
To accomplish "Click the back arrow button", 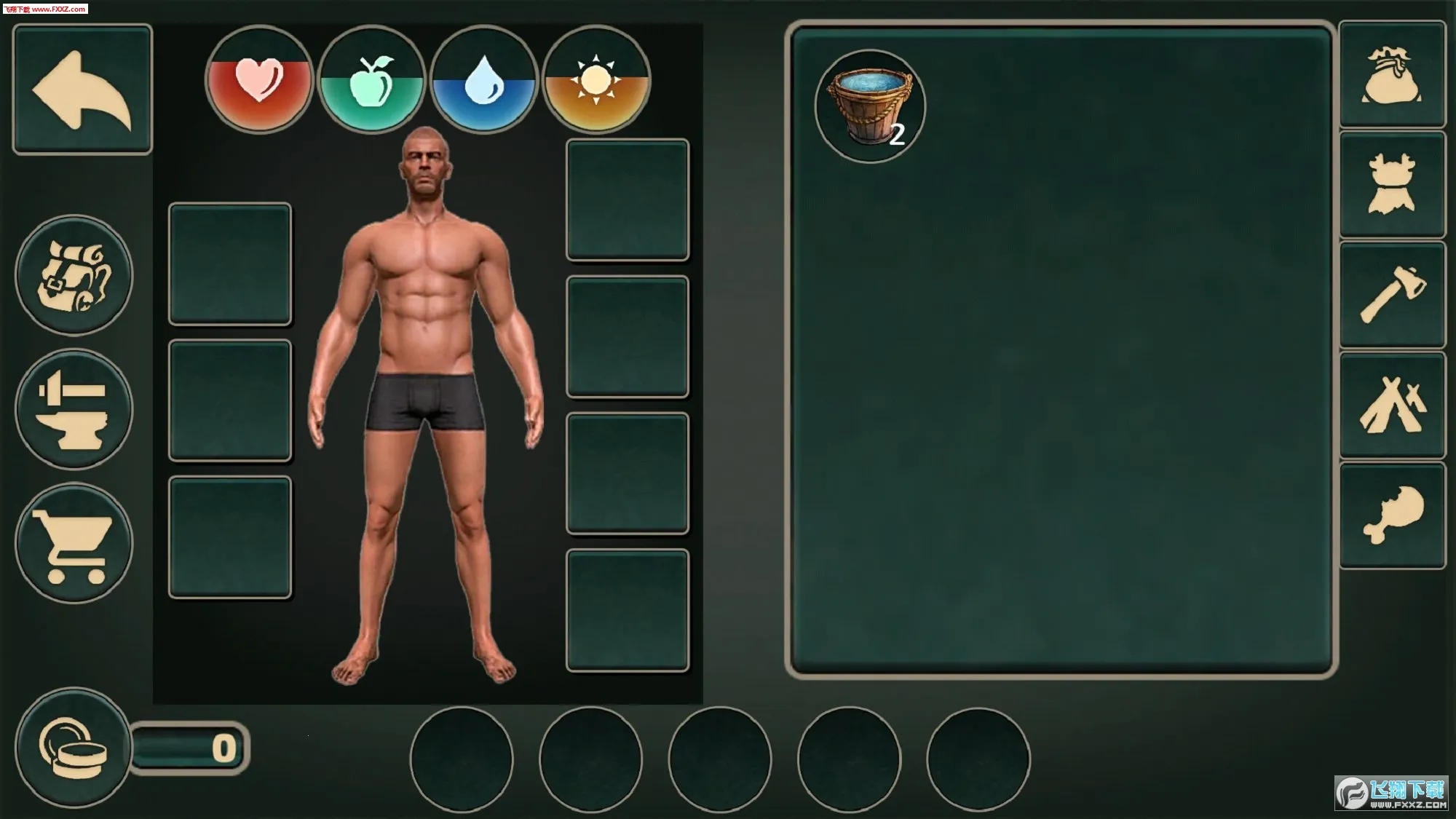I will (x=82, y=90).
